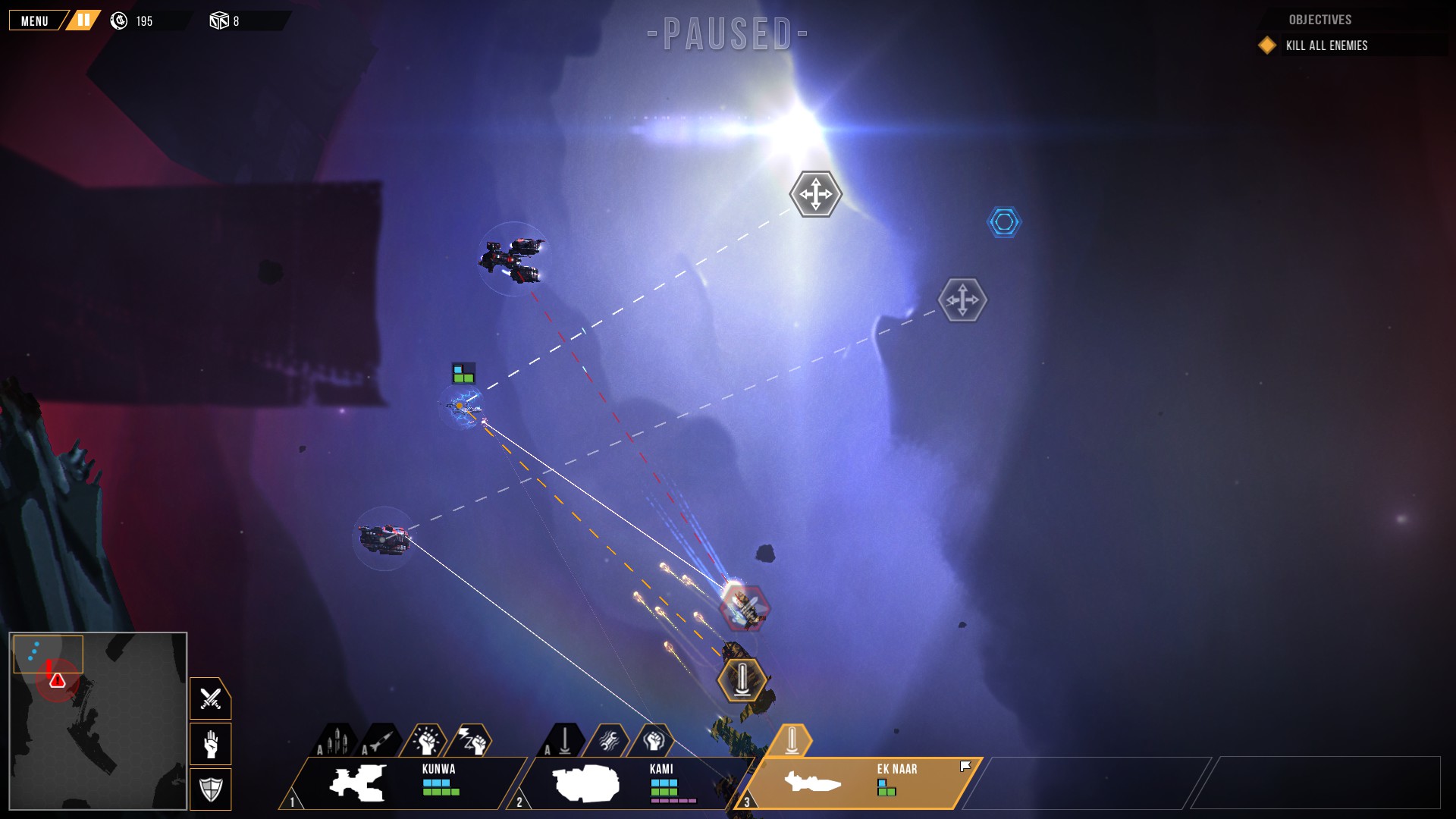Click the flag icon on Ek Naar's panel
The height and width of the screenshot is (819, 1456).
point(964,765)
